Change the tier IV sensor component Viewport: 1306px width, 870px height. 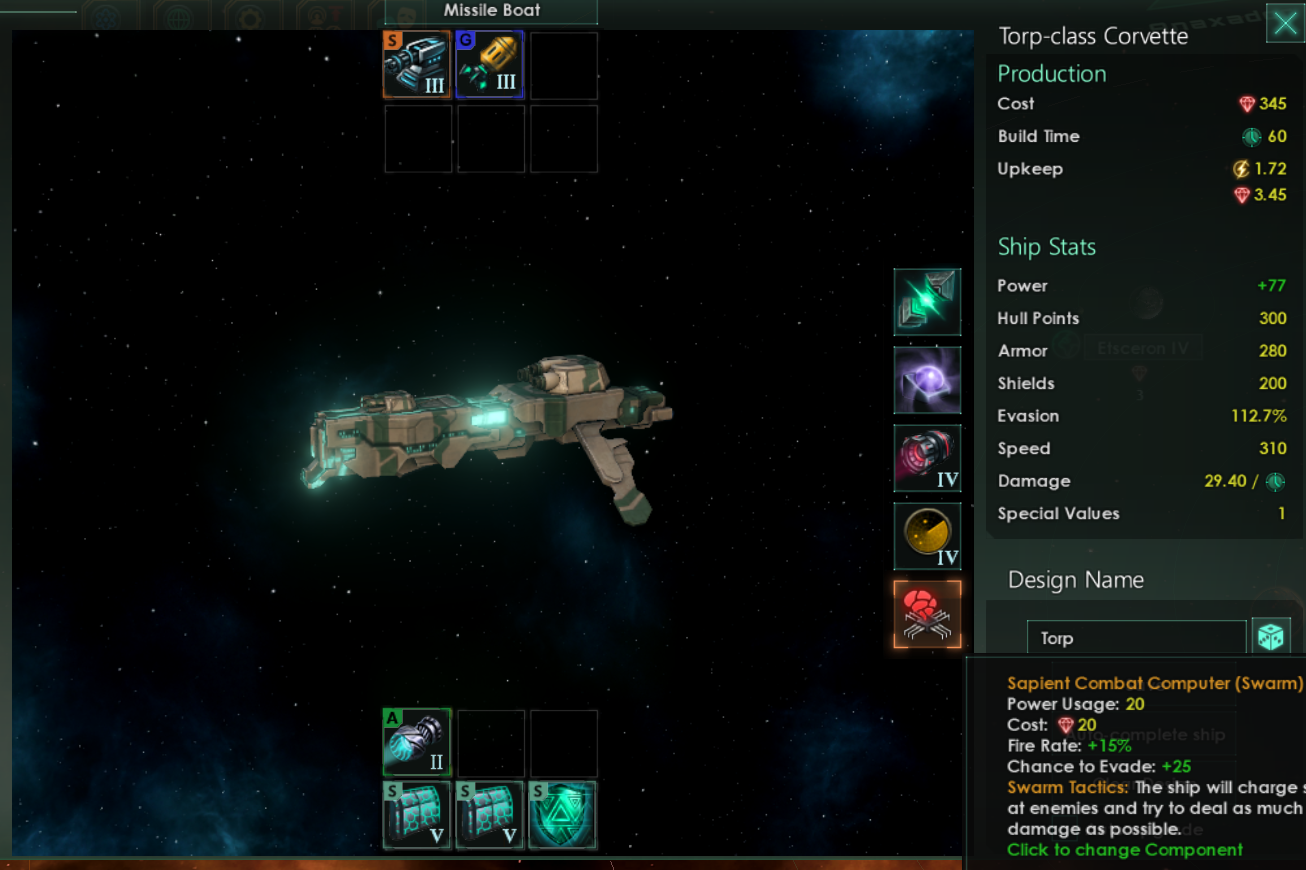[x=927, y=536]
